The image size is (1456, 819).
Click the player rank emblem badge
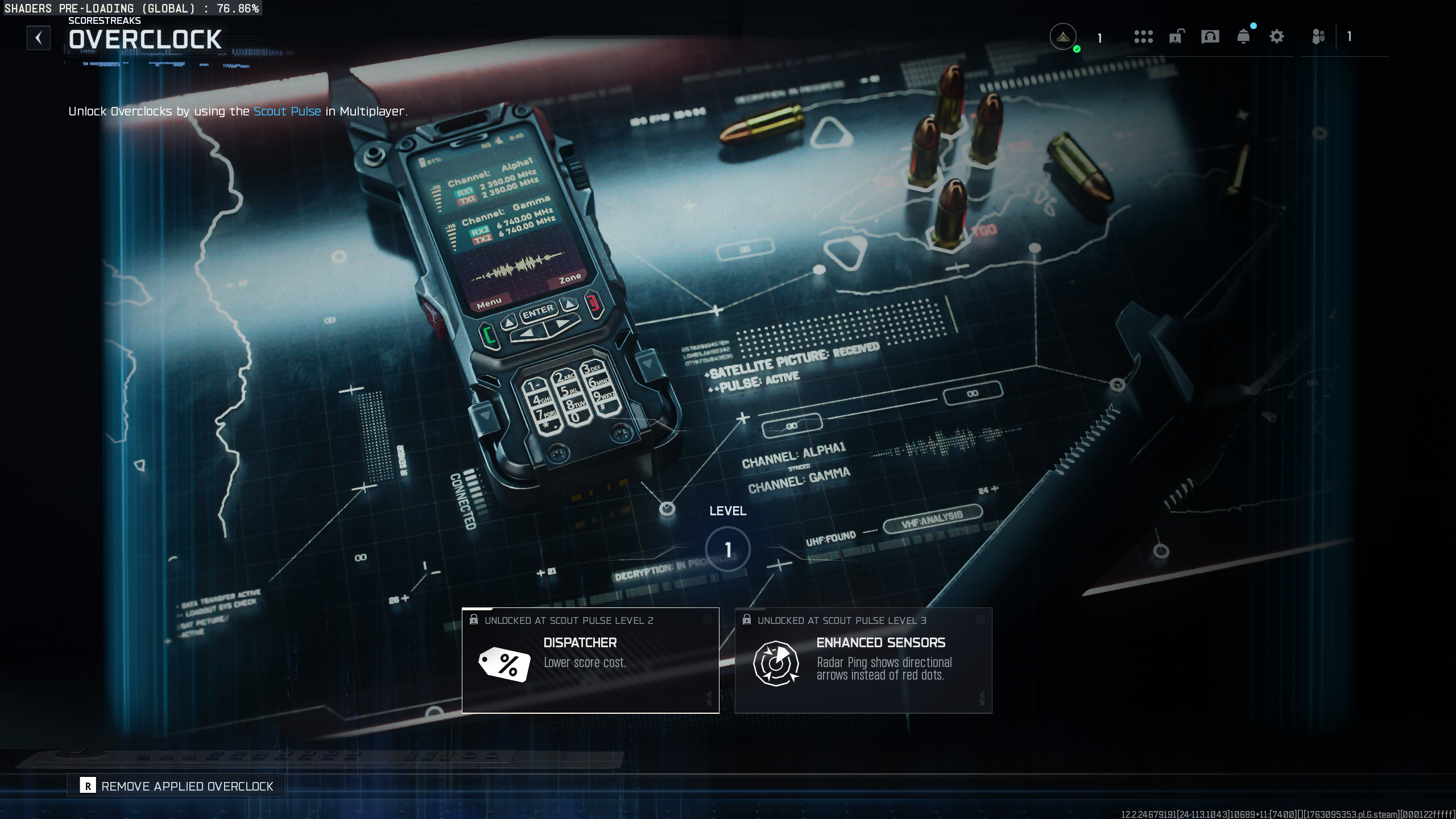1064,35
